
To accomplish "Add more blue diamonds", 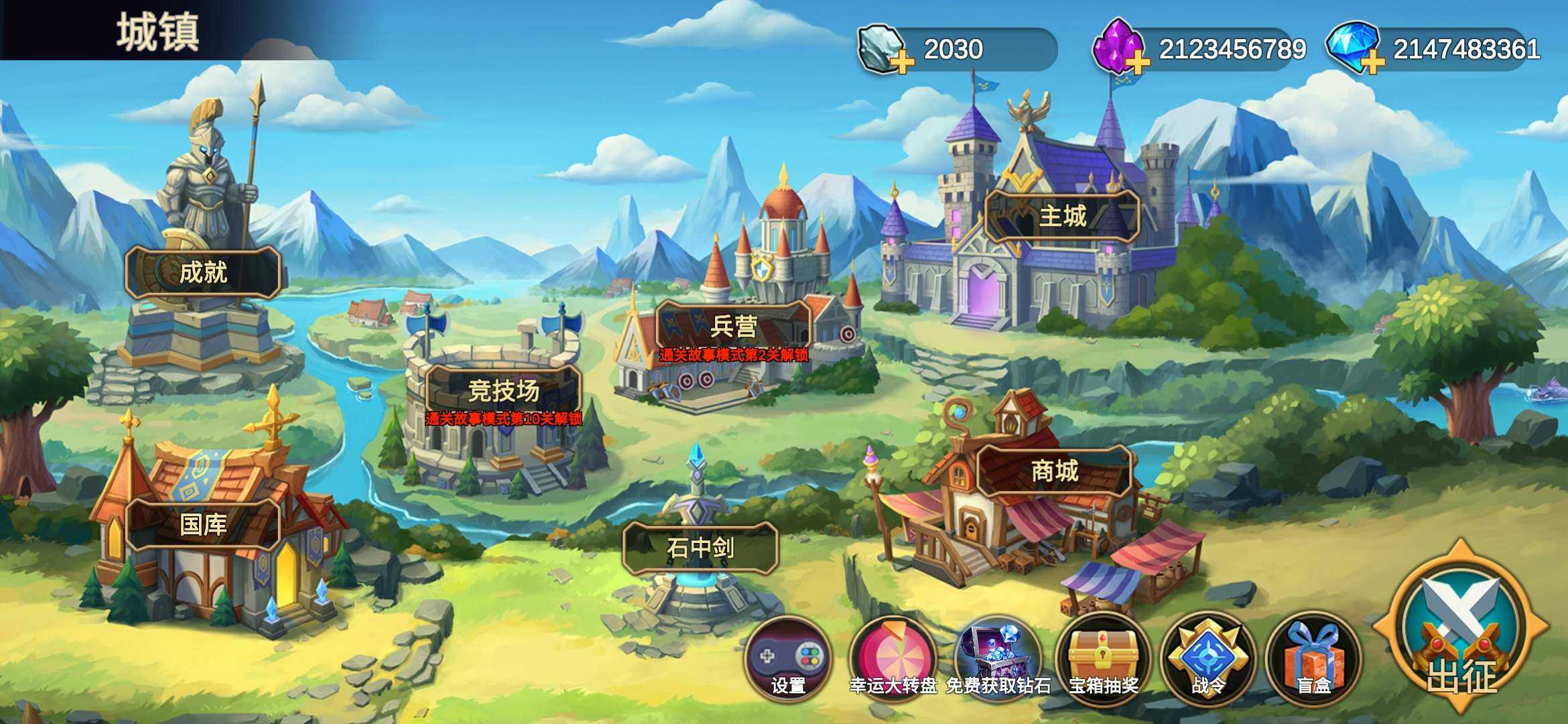I will pyautogui.click(x=1372, y=62).
